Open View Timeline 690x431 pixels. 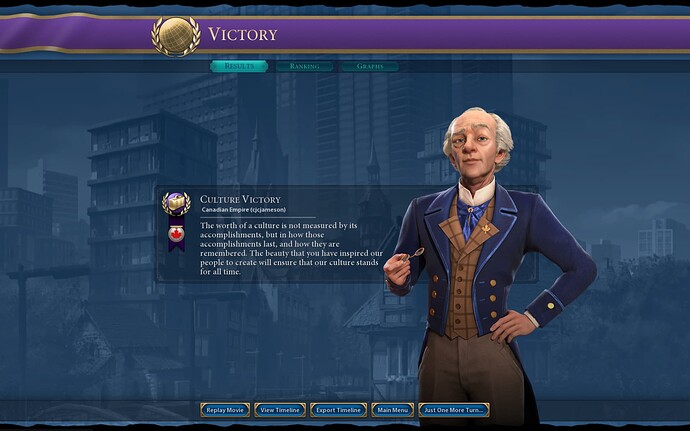tap(280, 410)
